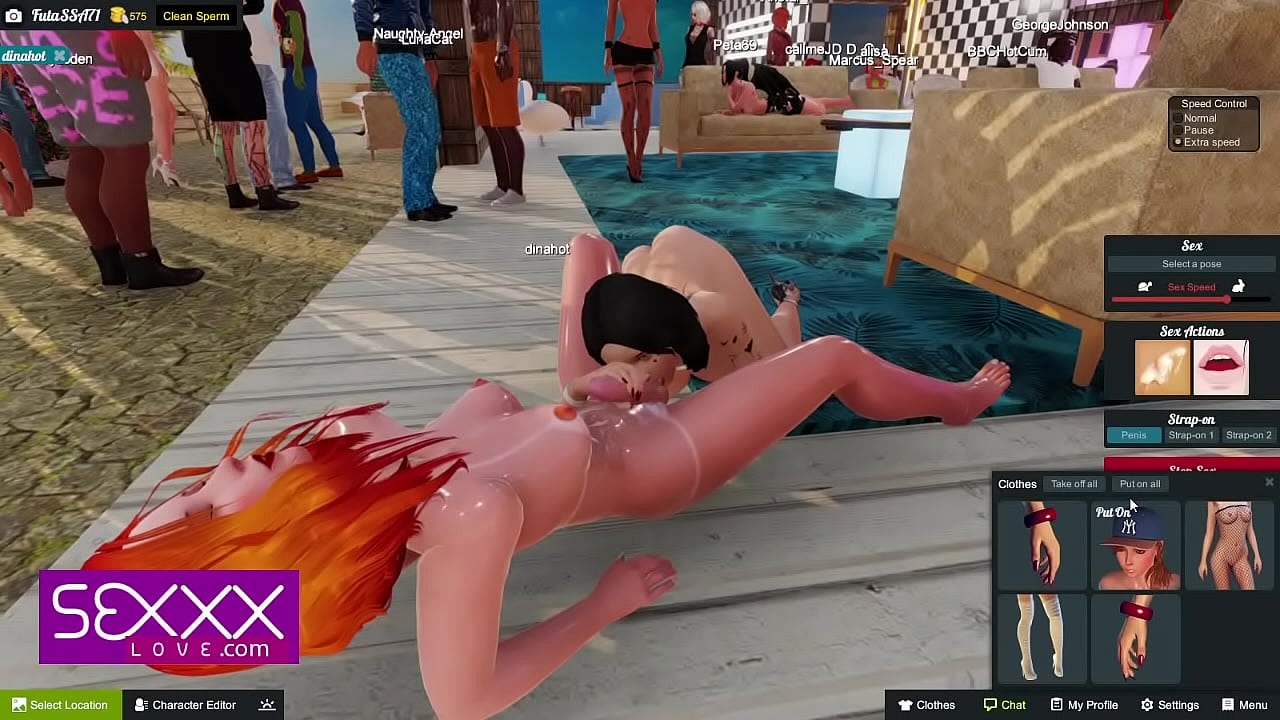Select the hand sex action icon
Viewport: 1280px width, 720px height.
[1163, 367]
